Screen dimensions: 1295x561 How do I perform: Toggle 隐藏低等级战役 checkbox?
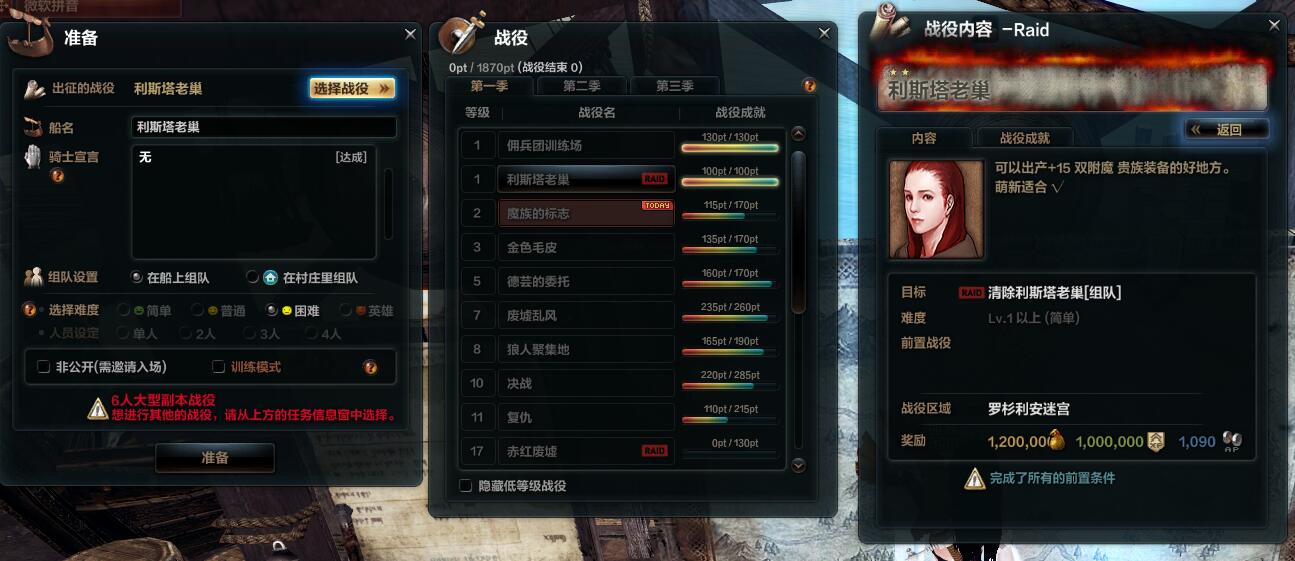coord(465,486)
